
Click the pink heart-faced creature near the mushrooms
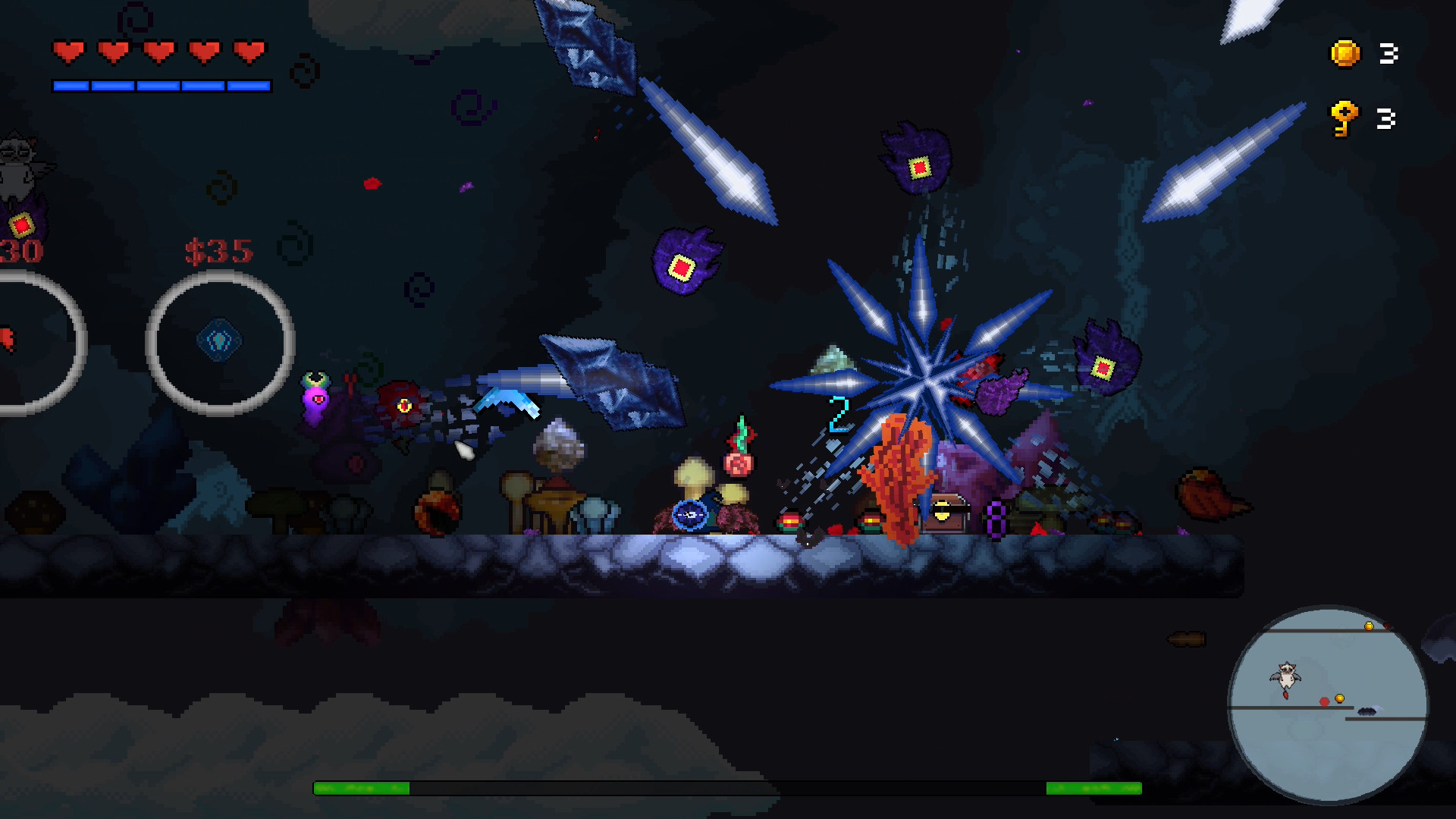[317, 398]
